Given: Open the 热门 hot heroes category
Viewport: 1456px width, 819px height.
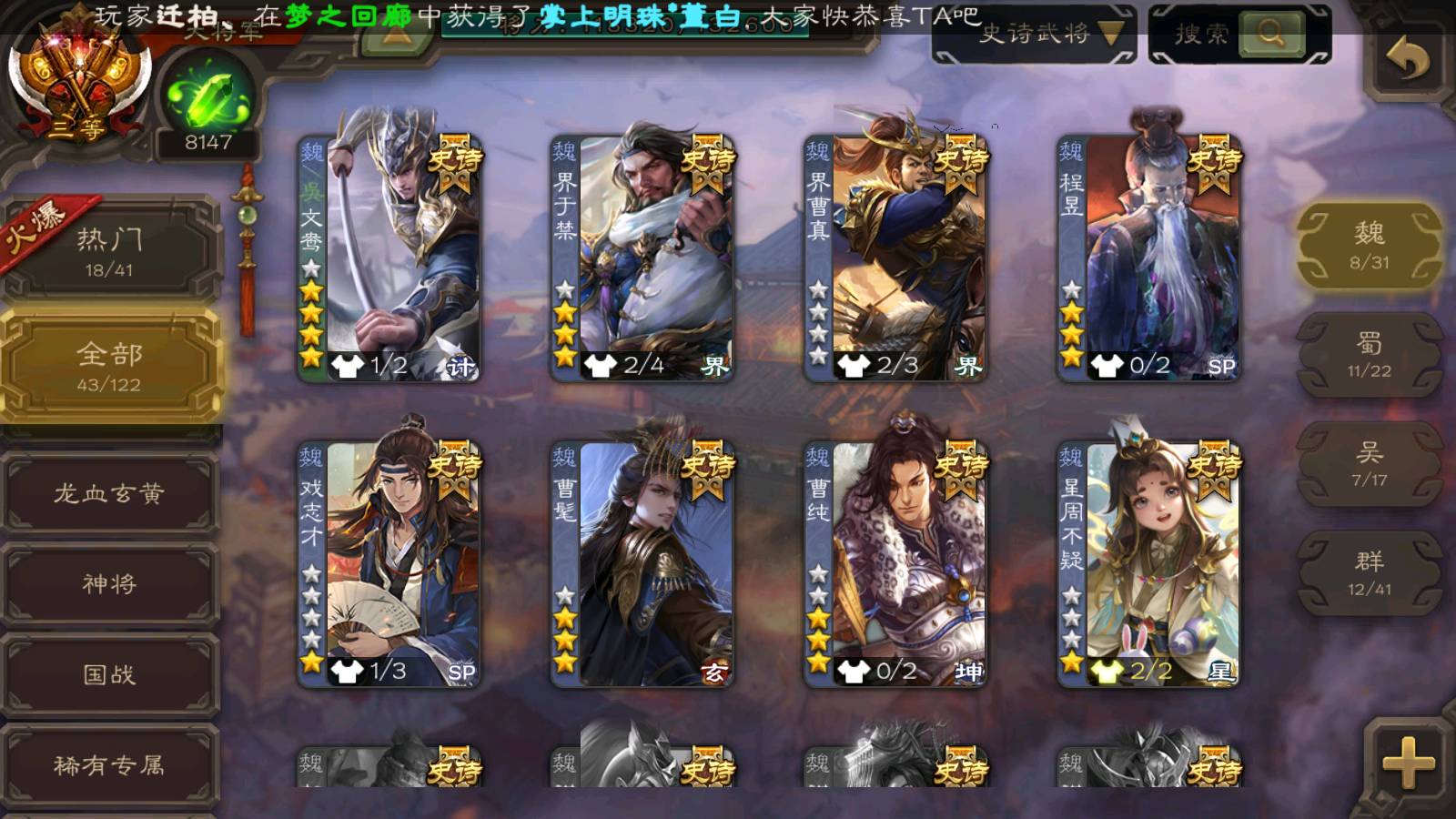Looking at the screenshot, I should point(109,250).
